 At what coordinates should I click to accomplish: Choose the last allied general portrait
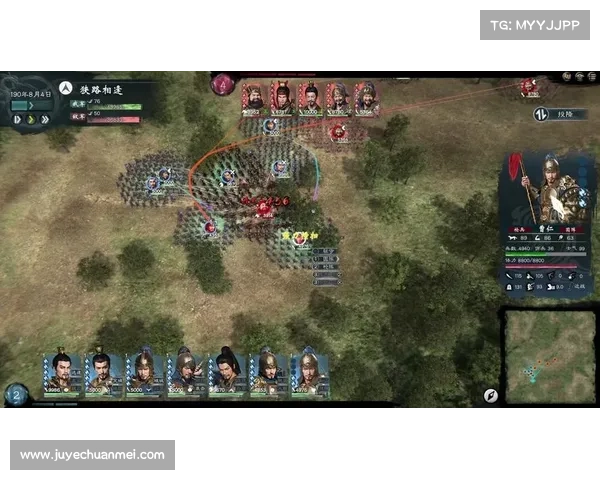tap(309, 372)
